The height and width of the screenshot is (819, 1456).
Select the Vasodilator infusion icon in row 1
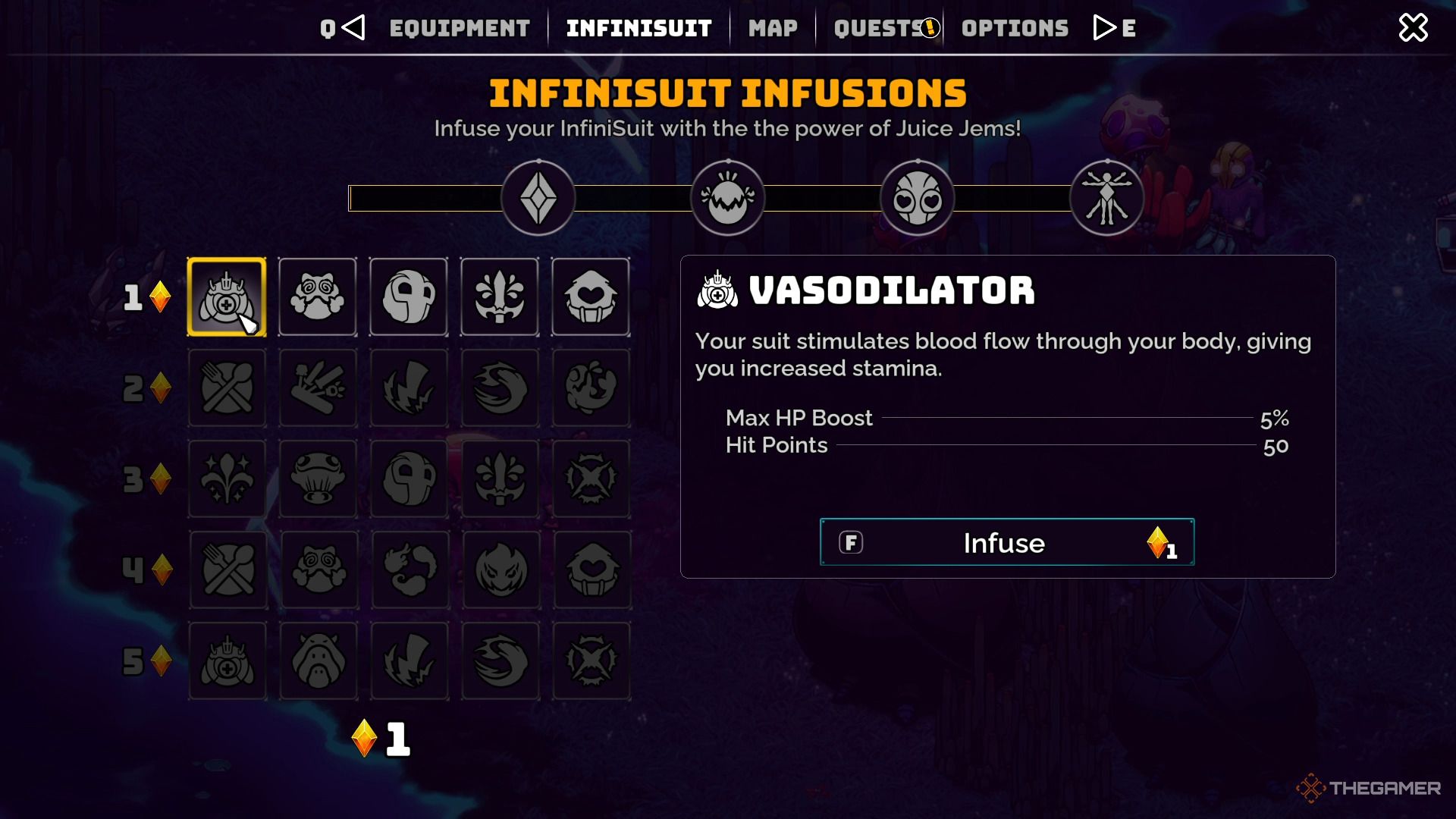click(227, 296)
